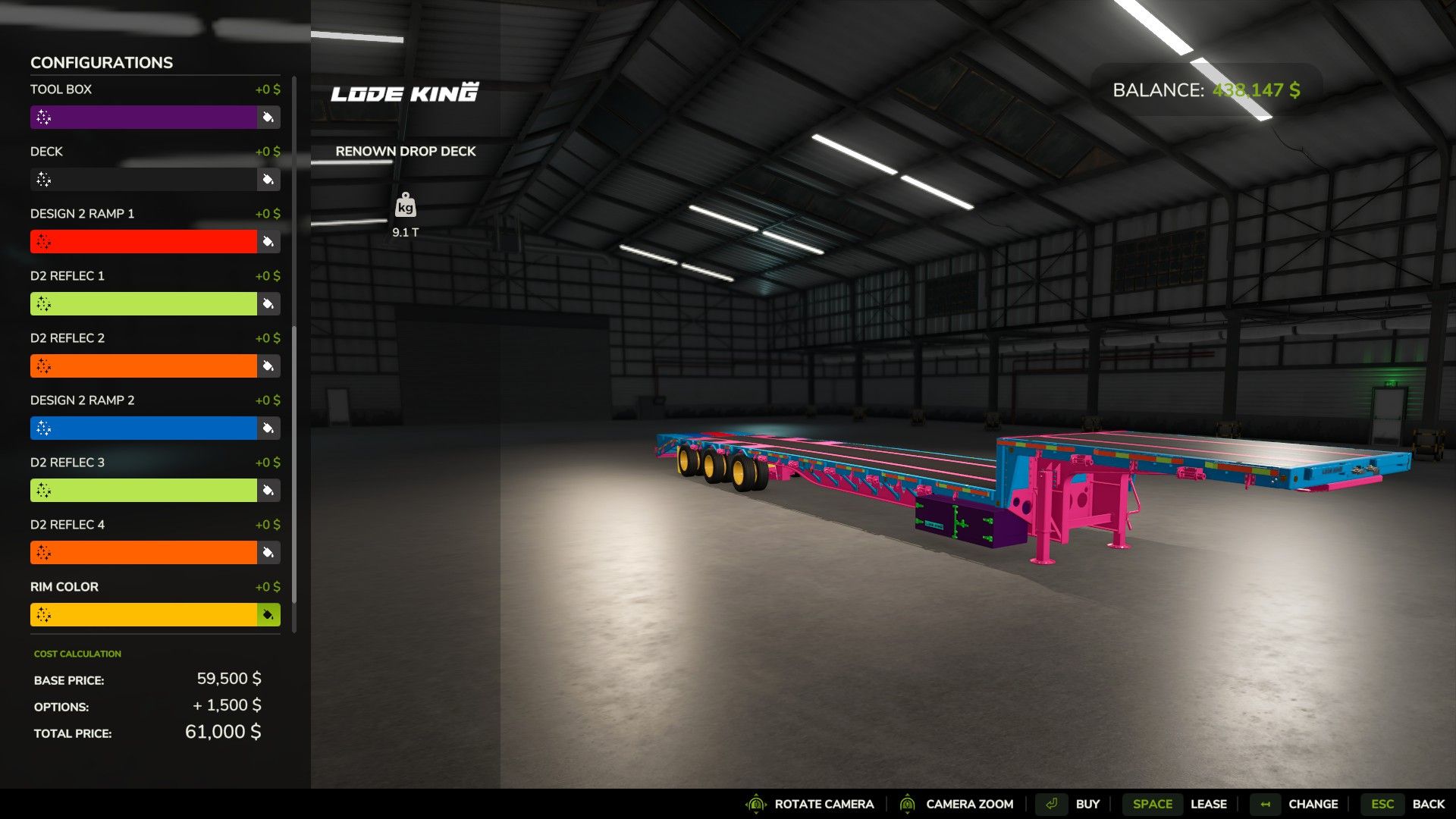1456x819 pixels.
Task: Open the Cost Calculation section
Action: (77, 653)
